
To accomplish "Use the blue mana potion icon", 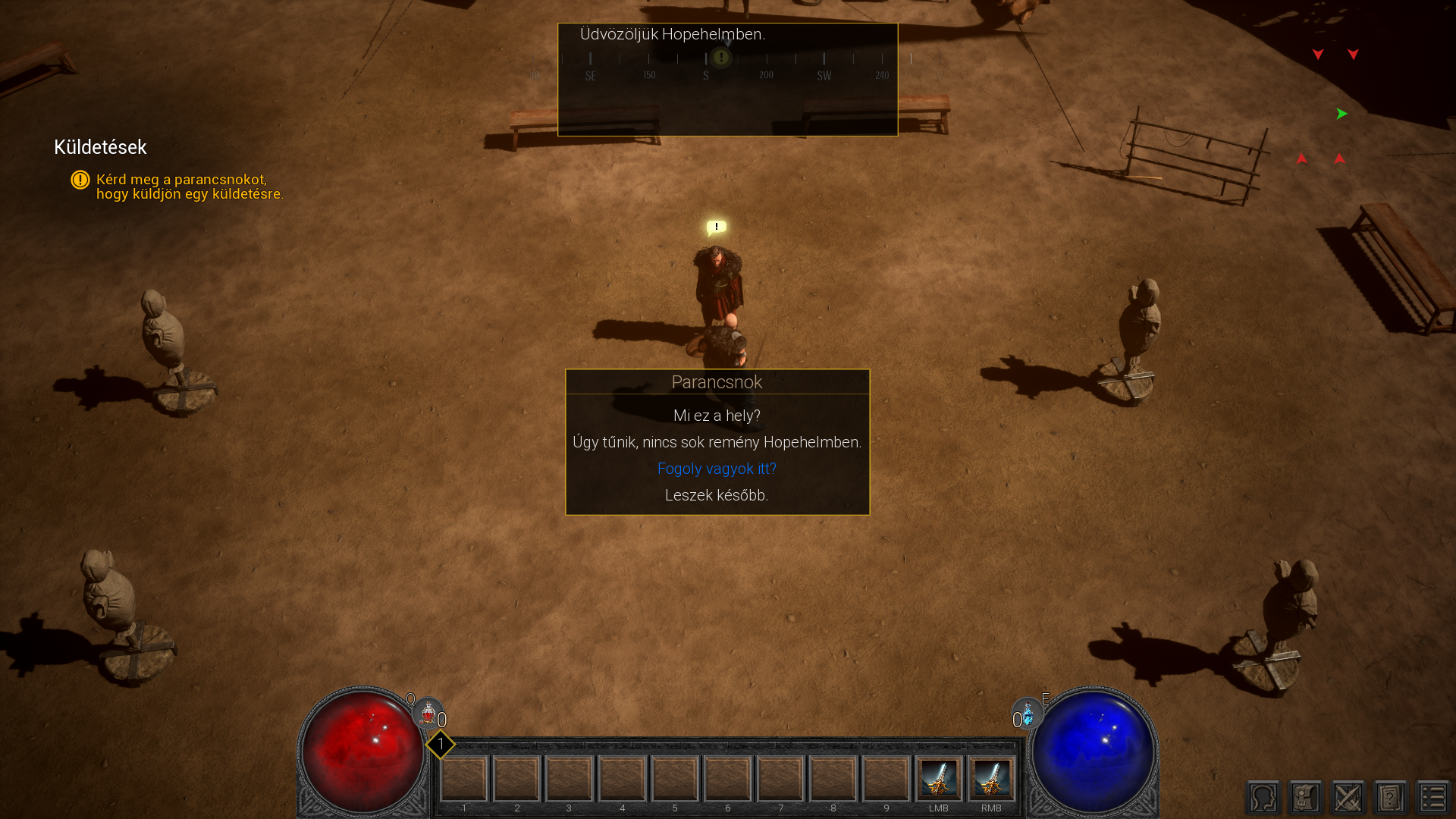I will (x=1028, y=714).
